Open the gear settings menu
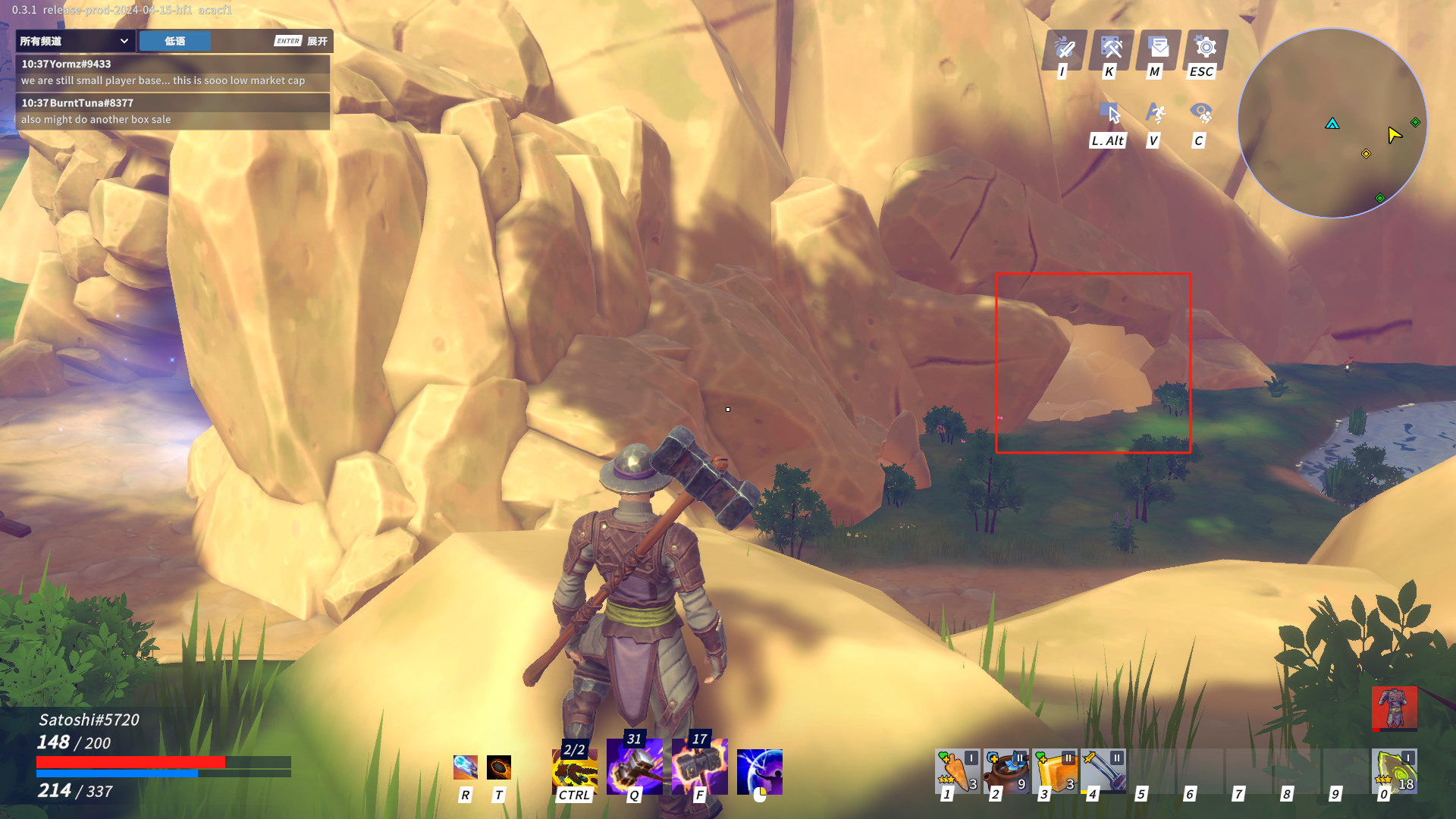Image resolution: width=1456 pixels, height=819 pixels. (x=1205, y=48)
